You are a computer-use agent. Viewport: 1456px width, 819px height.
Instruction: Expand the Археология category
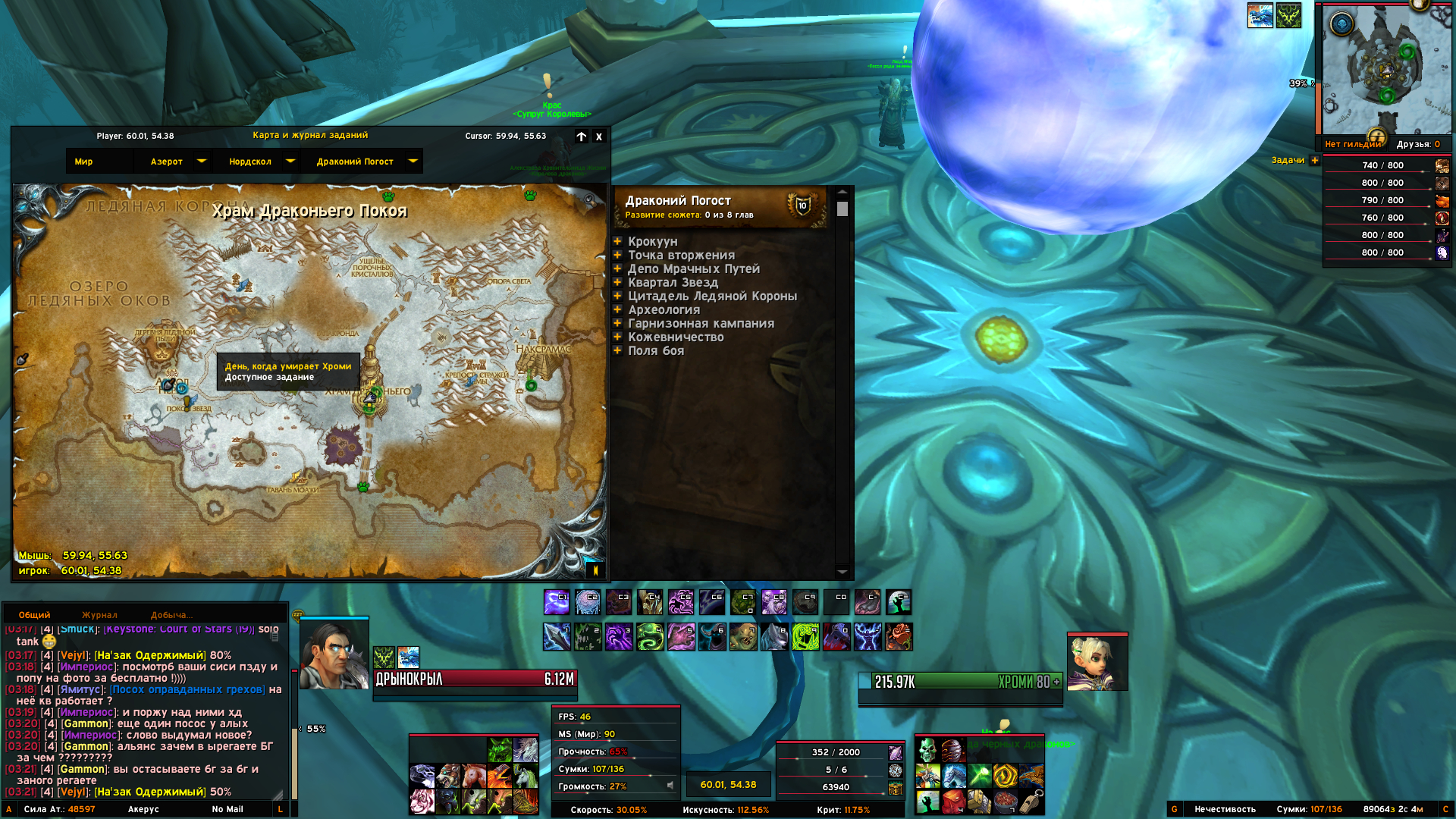point(618,309)
